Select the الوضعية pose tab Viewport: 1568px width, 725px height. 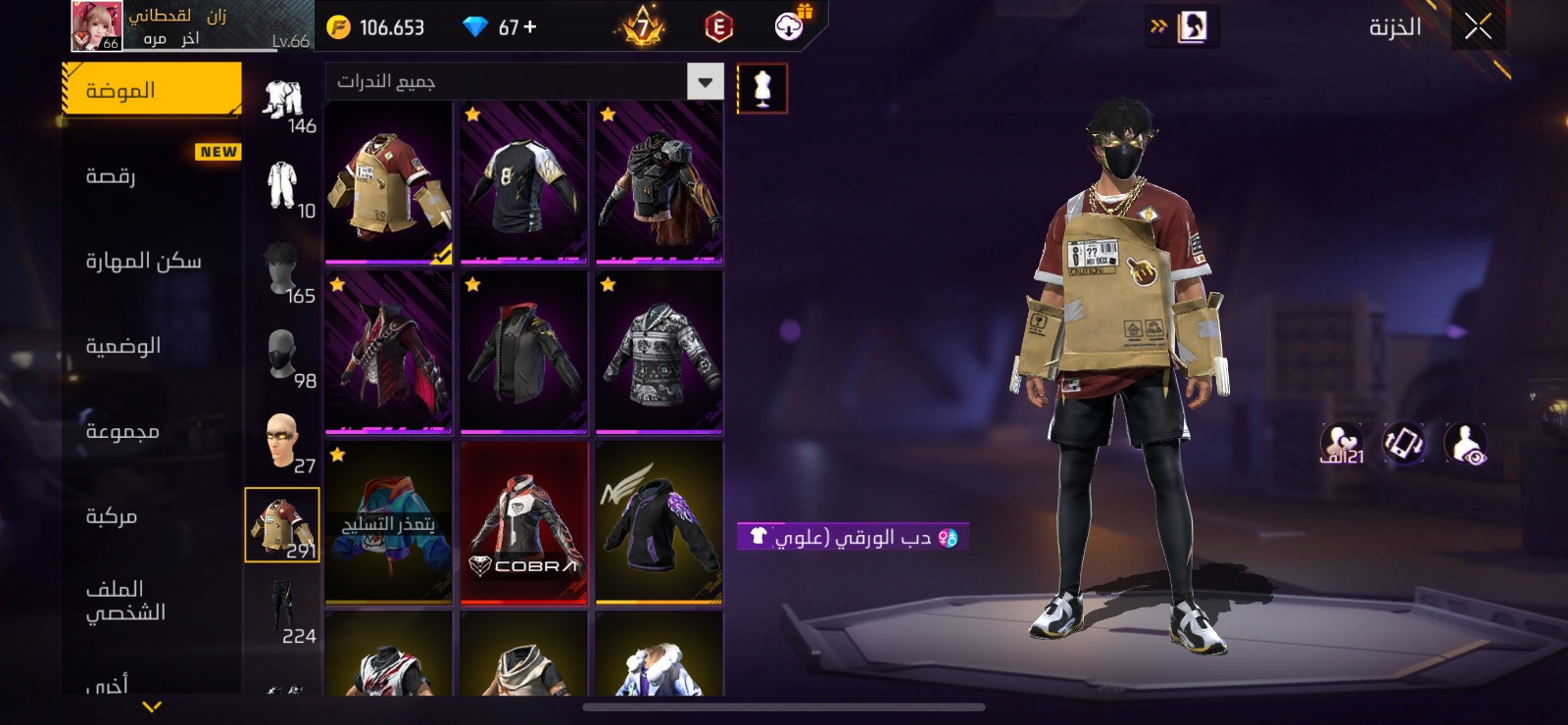(x=152, y=346)
